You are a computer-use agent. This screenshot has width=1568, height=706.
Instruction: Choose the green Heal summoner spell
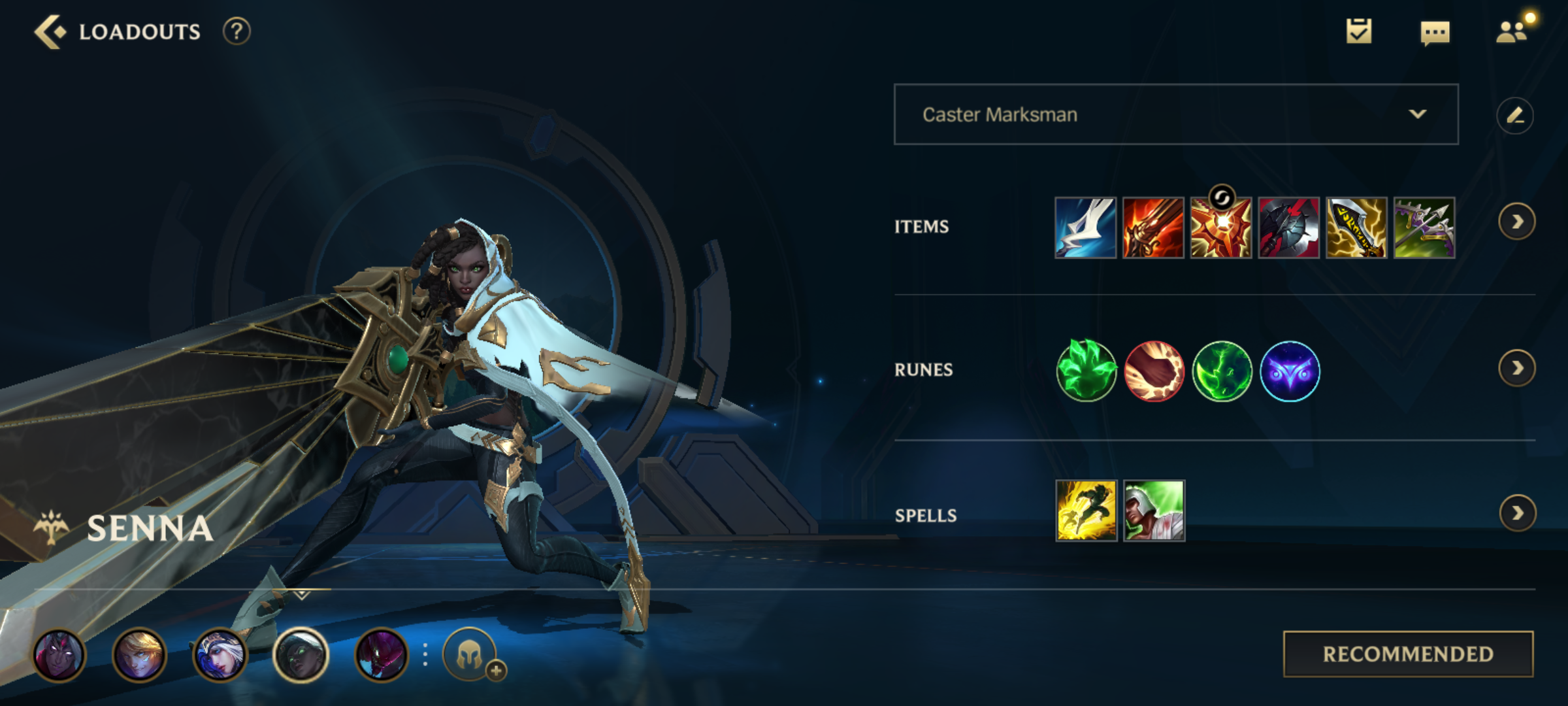click(x=1154, y=511)
